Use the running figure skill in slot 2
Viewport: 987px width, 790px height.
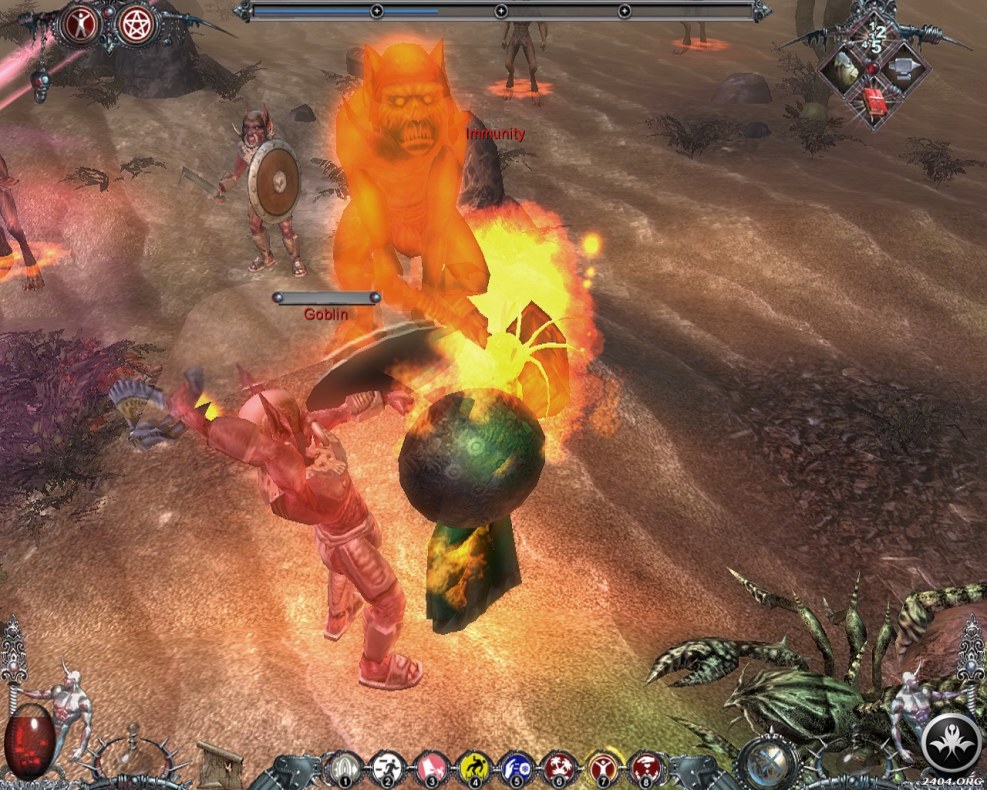point(387,768)
